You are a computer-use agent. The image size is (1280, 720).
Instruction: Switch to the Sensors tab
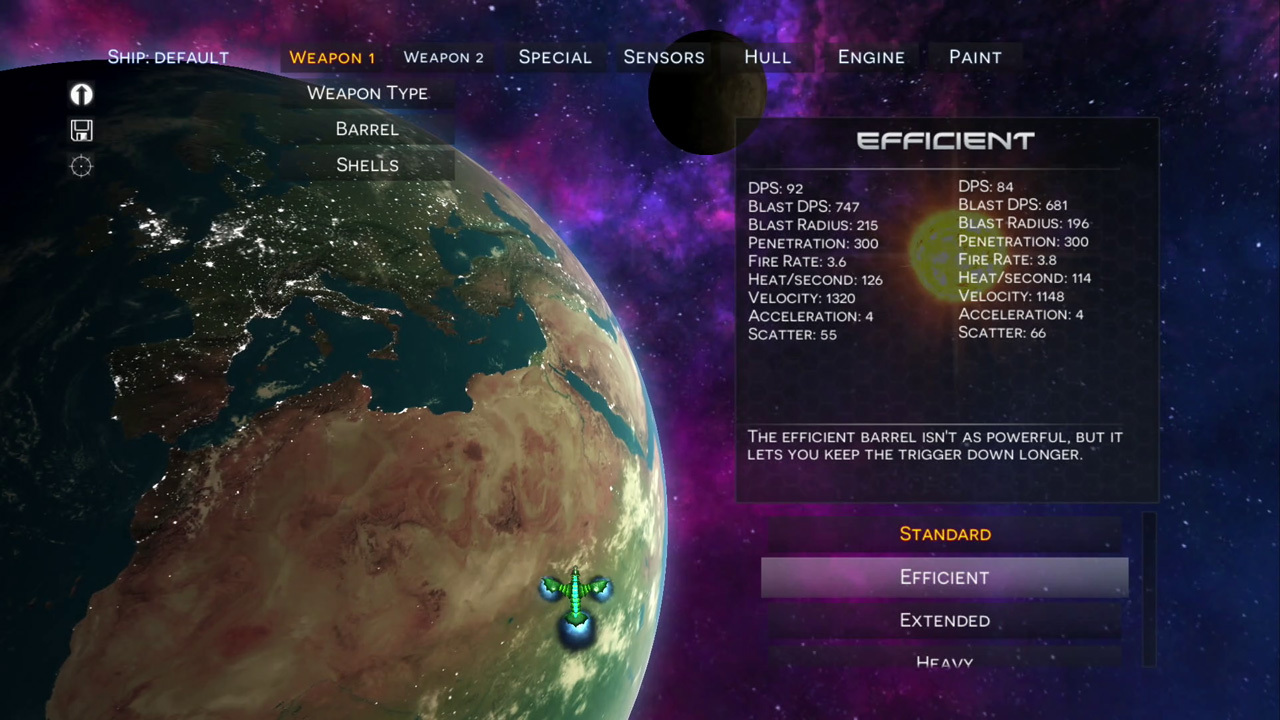coord(664,57)
